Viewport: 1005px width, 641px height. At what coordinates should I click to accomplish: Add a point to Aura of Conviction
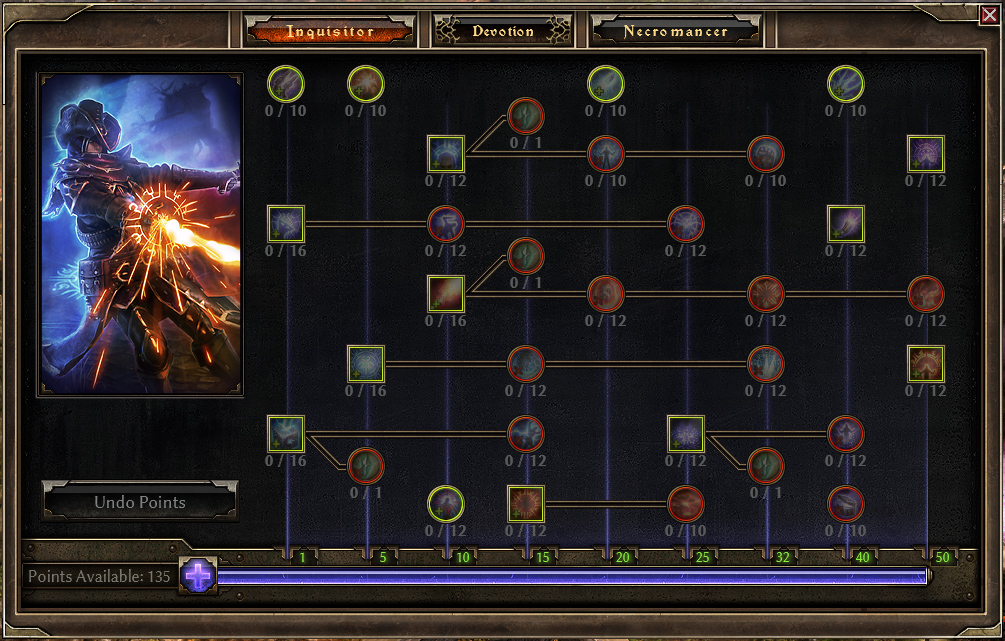click(x=926, y=364)
